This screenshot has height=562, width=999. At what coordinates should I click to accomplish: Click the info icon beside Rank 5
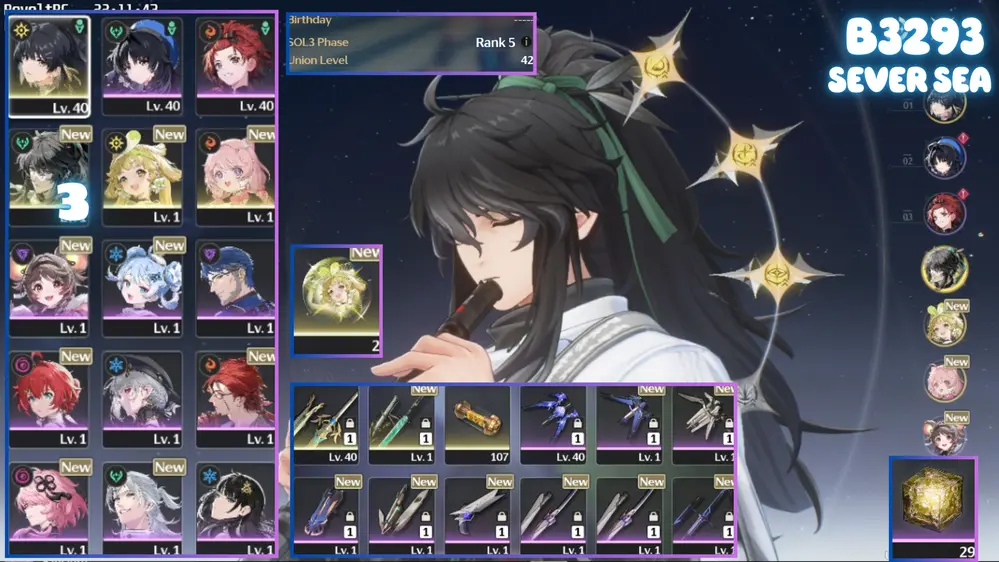(x=526, y=43)
